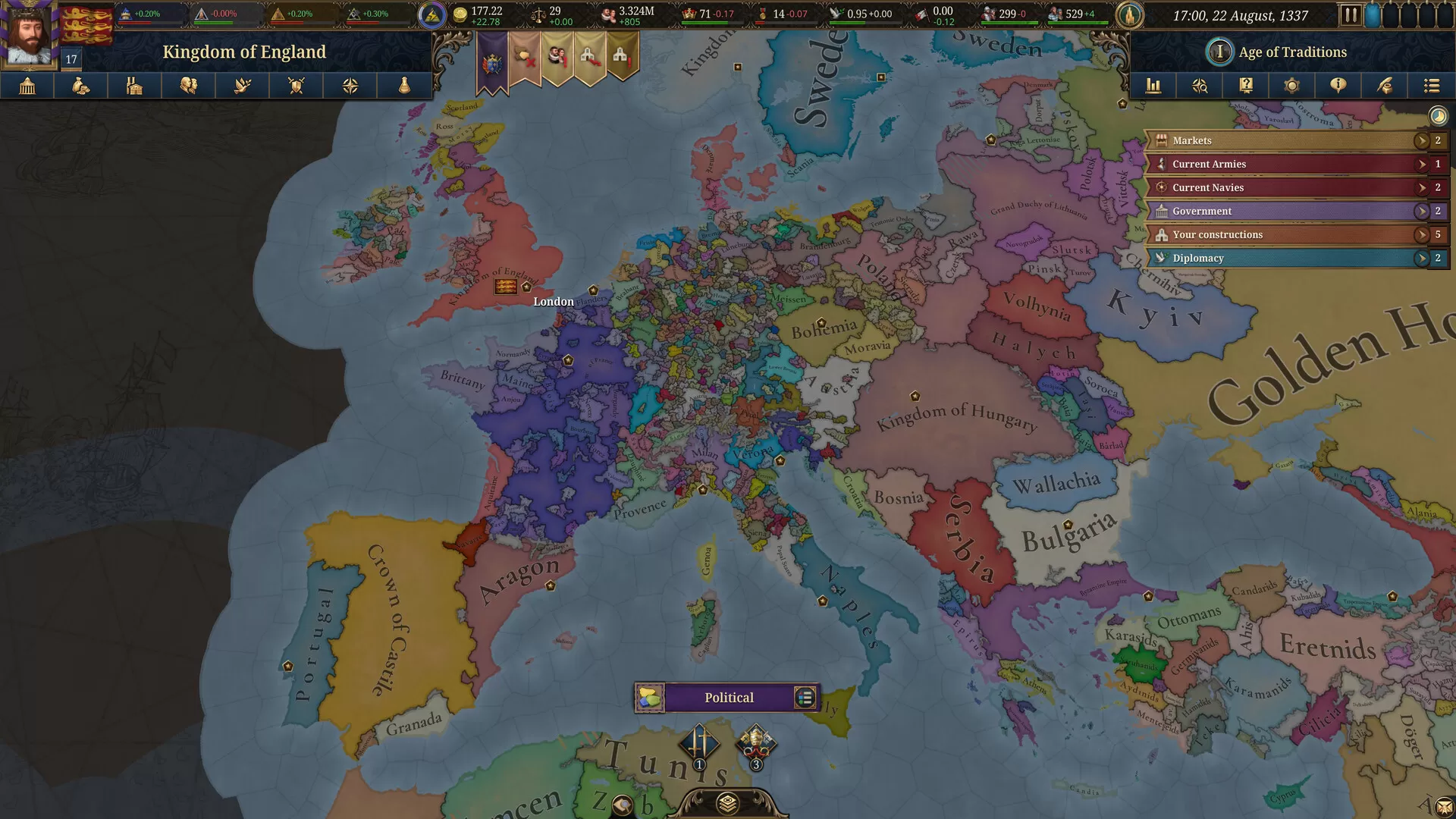
Task: Select the Diplomacy entry in the outliner
Action: (x=1289, y=258)
